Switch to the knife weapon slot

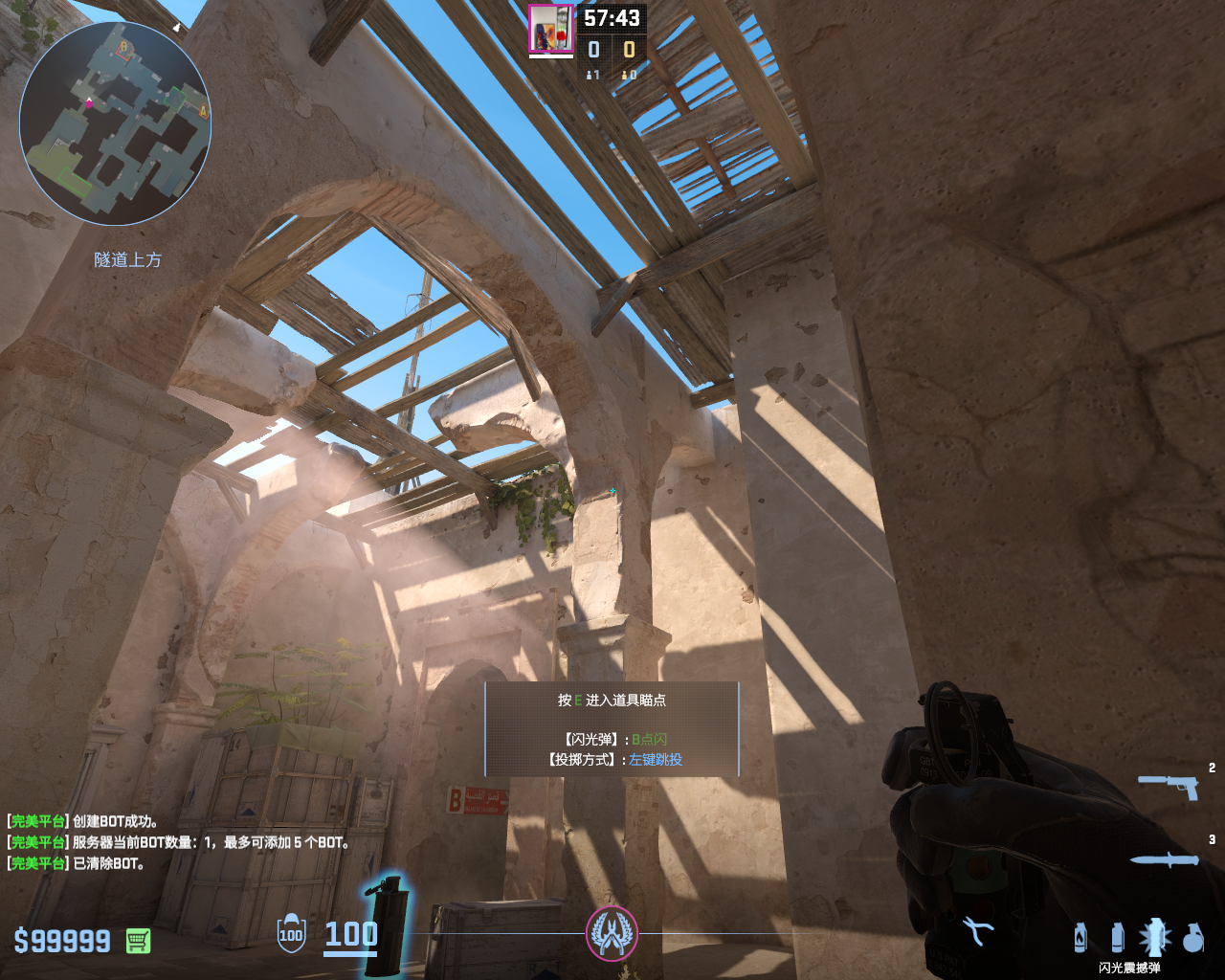tap(1164, 860)
